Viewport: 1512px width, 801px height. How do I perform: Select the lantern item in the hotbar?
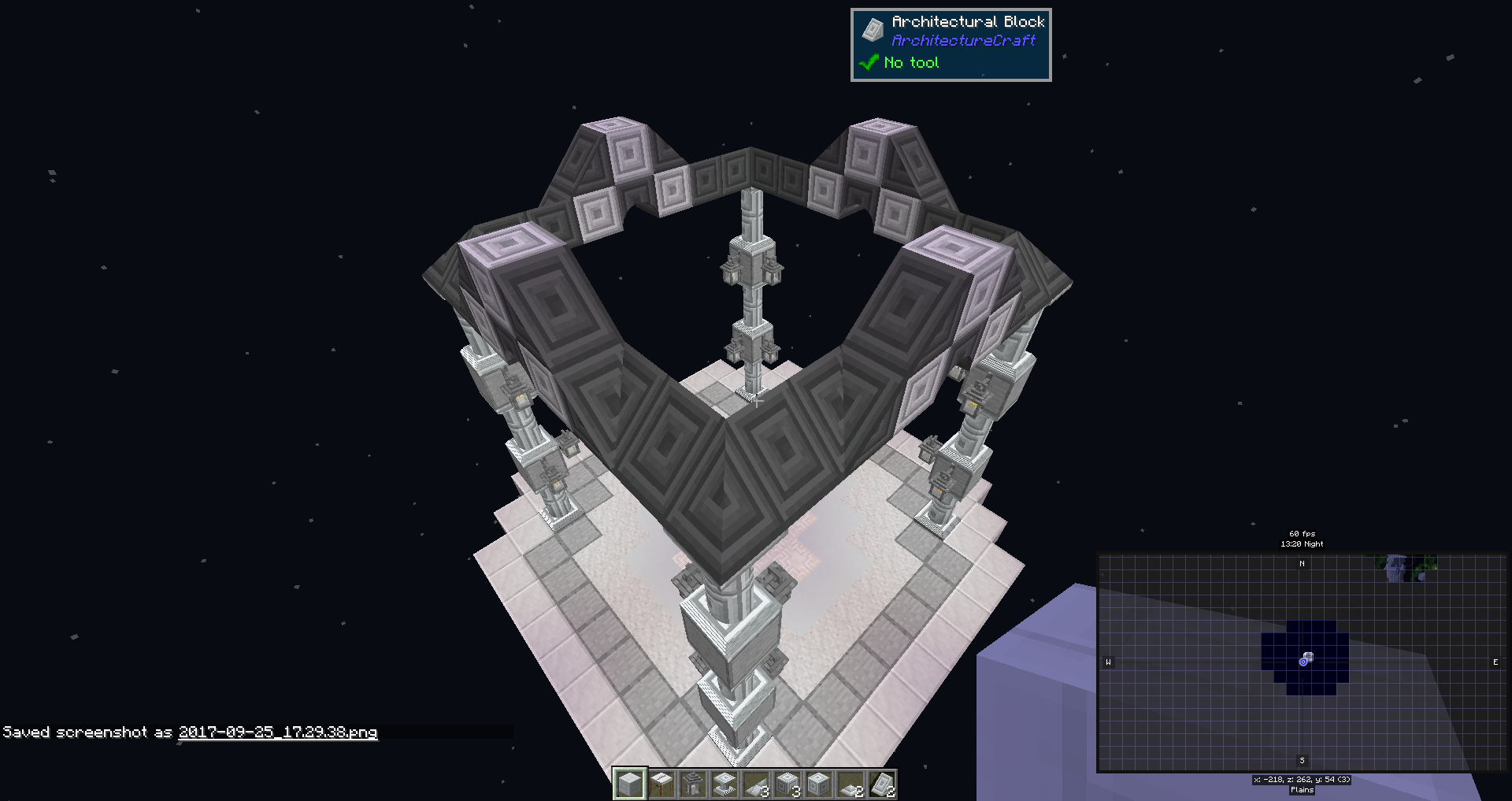tap(694, 784)
